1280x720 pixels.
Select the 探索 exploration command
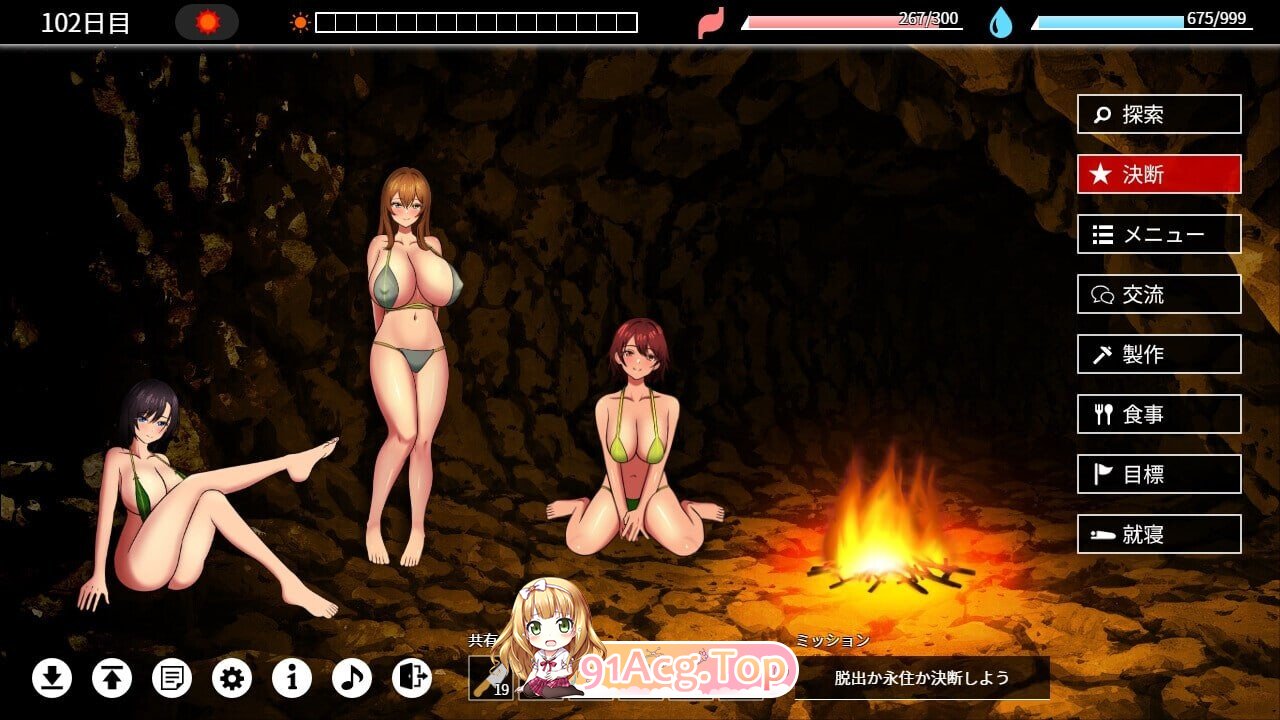[x=1157, y=114]
